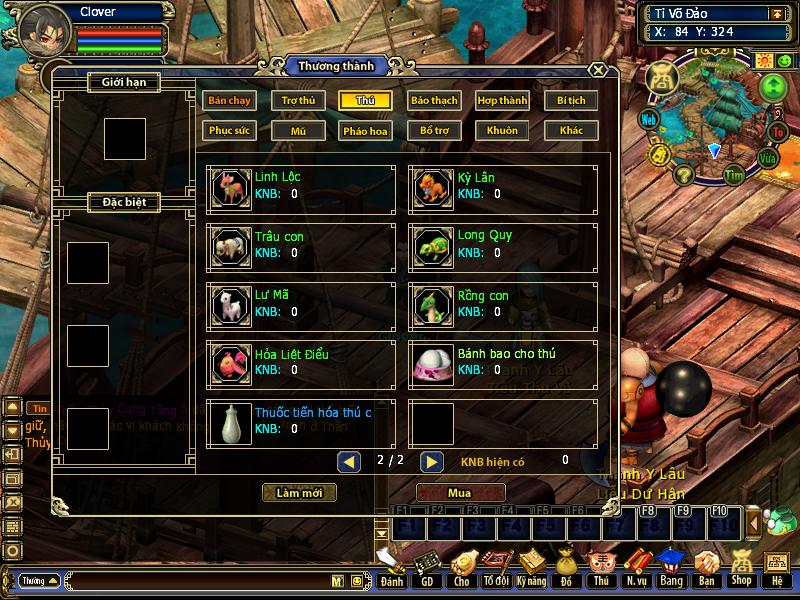Refresh the shop with Làm mới
This screenshot has width=800, height=600.
(299, 493)
